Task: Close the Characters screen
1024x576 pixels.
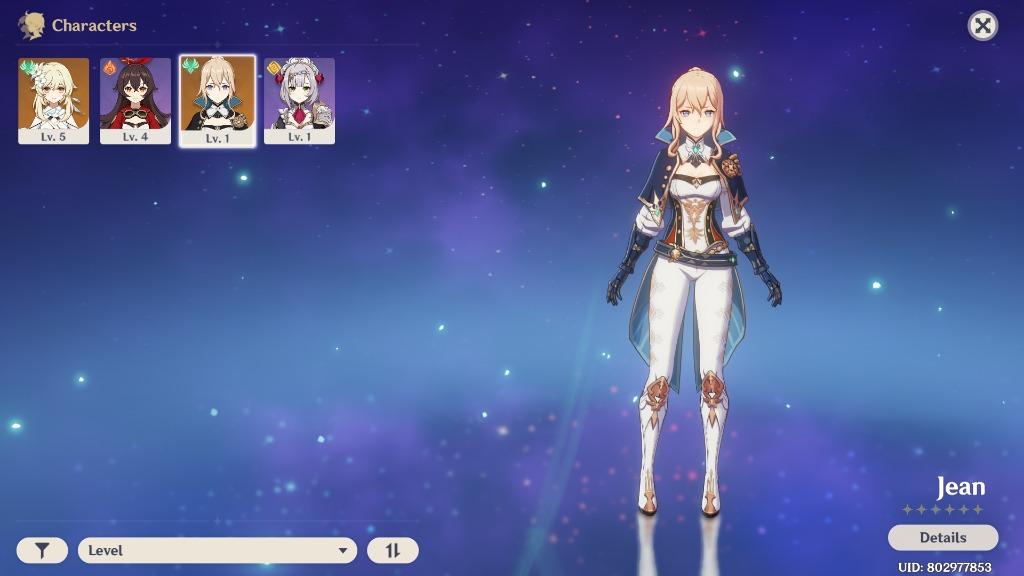Action: click(x=983, y=26)
